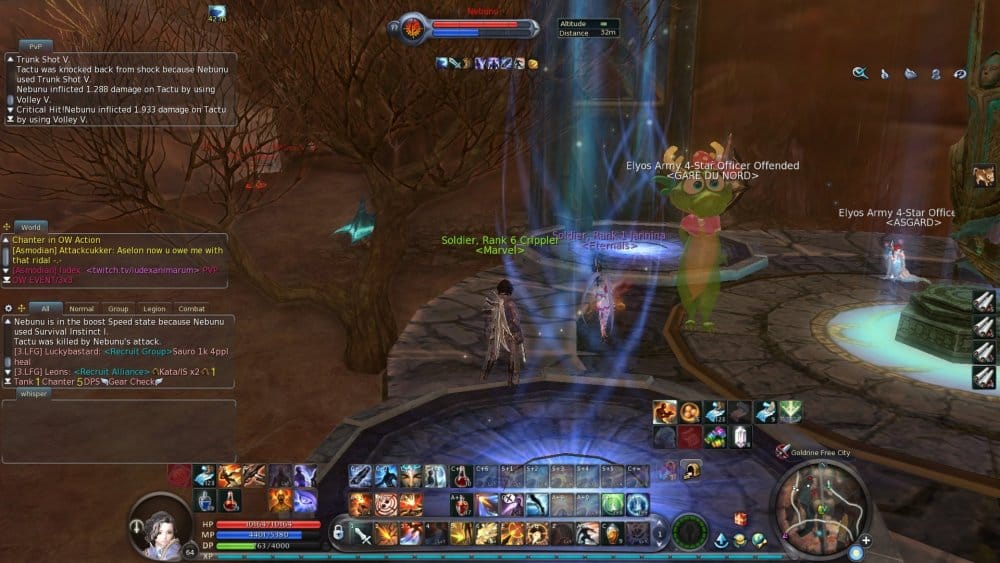This screenshot has width=1000, height=563.
Task: Toggle the quickbar lock padlock
Action: tap(338, 533)
